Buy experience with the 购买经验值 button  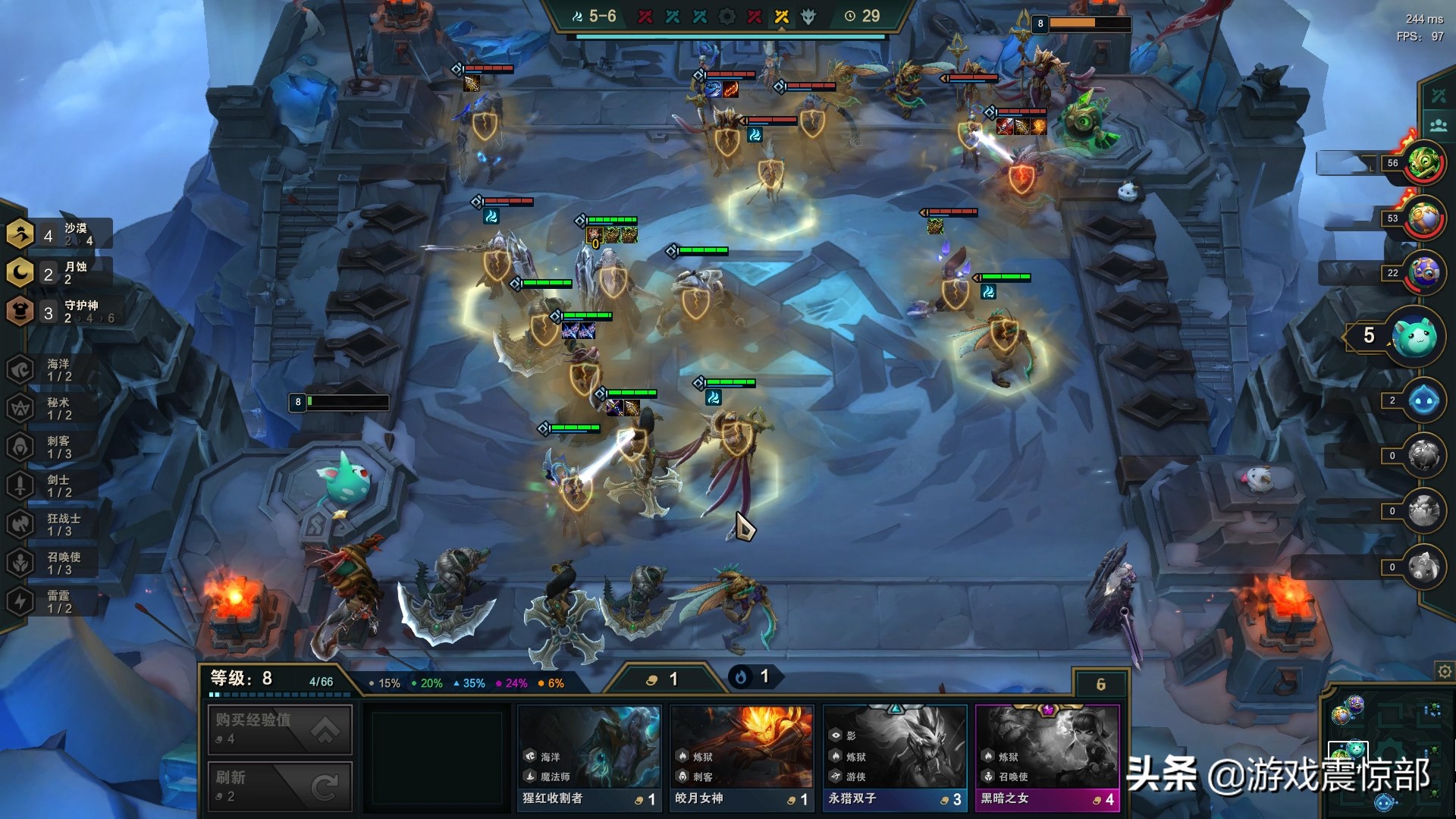coord(280,729)
